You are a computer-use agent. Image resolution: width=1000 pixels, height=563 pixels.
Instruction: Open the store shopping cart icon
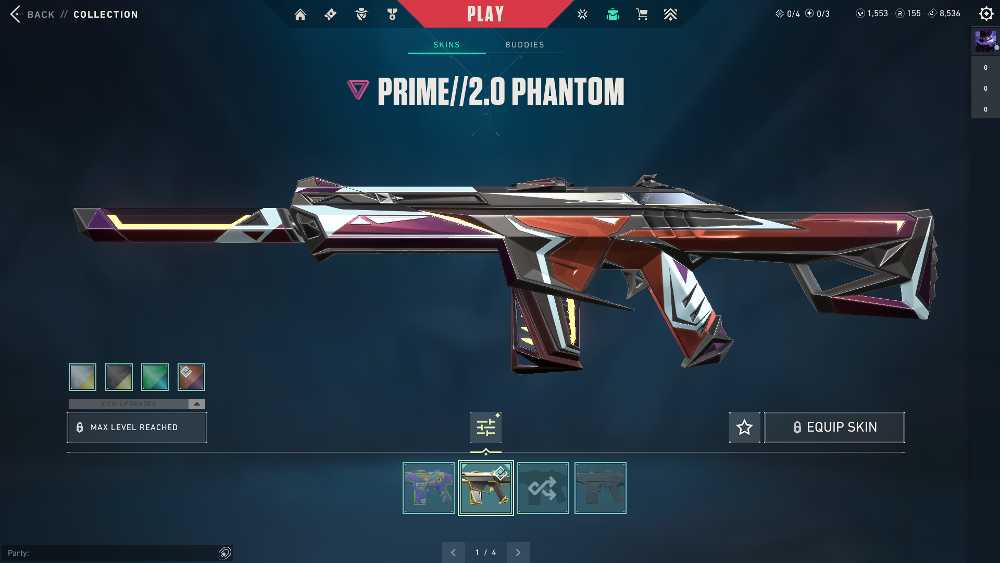point(642,14)
